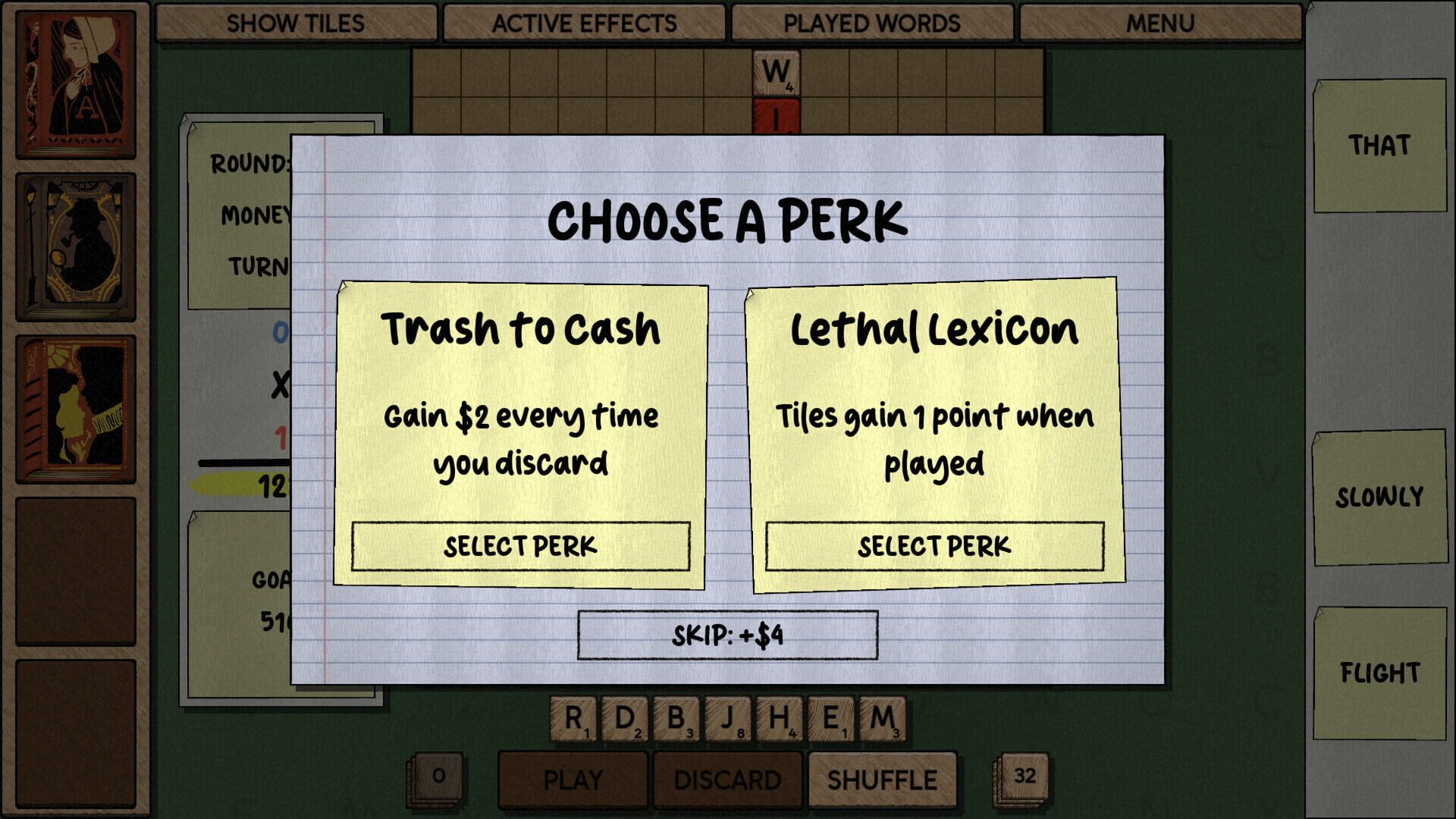The height and width of the screenshot is (819, 1456).
Task: Select the Trash to Cash perk
Action: click(x=521, y=544)
